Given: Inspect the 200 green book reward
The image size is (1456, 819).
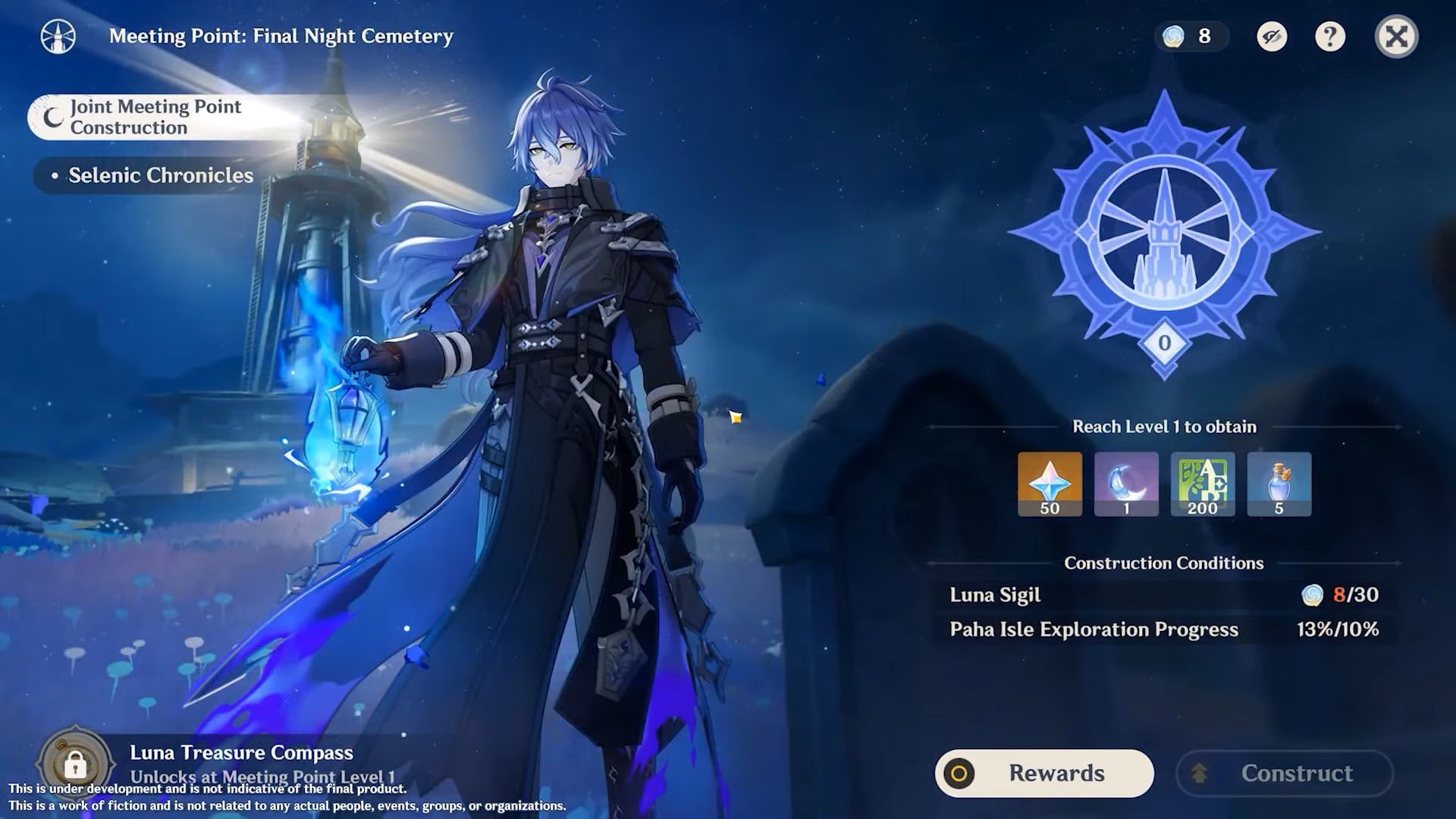Looking at the screenshot, I should [1203, 484].
